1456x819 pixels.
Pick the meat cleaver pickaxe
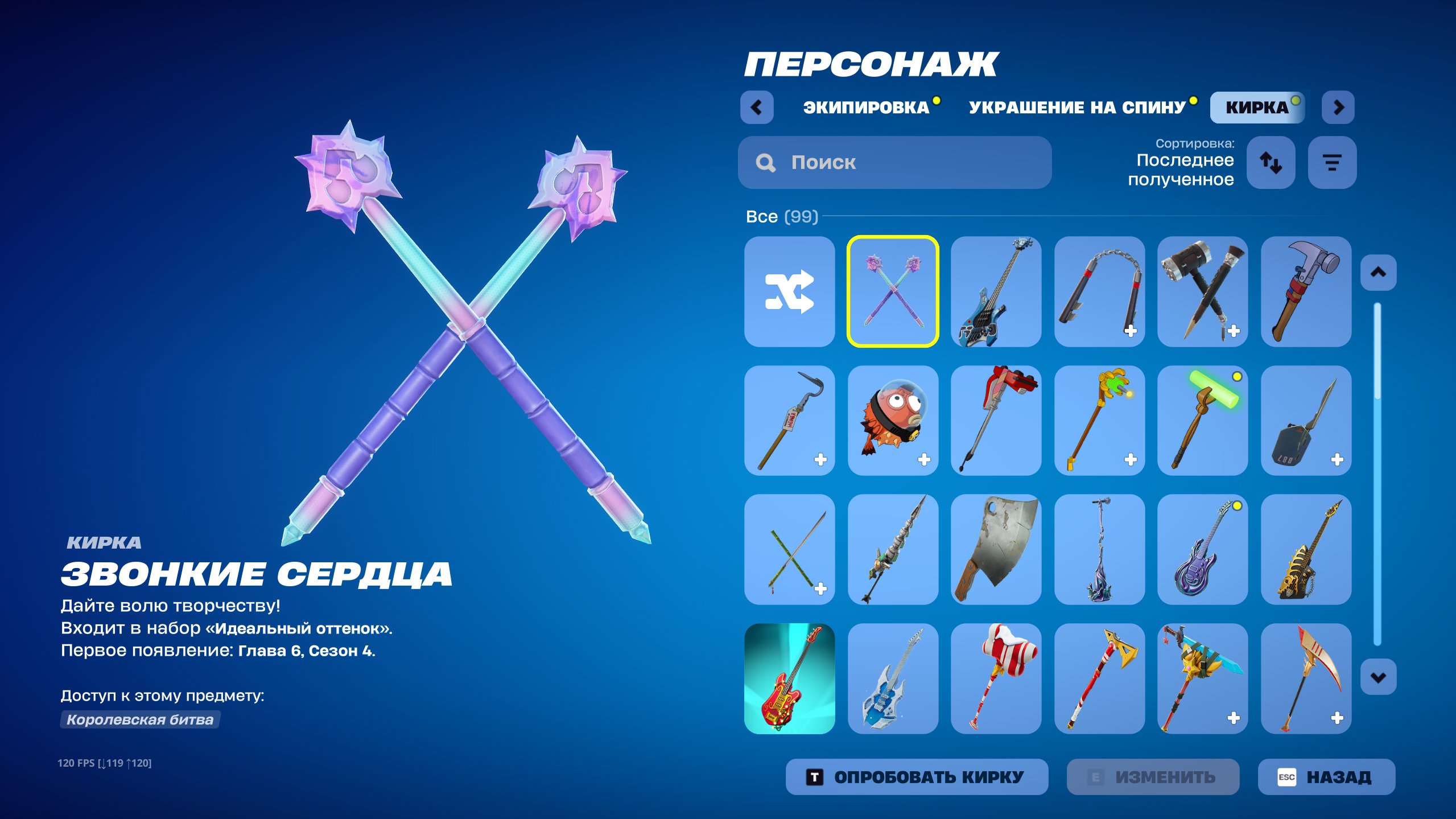click(x=996, y=549)
